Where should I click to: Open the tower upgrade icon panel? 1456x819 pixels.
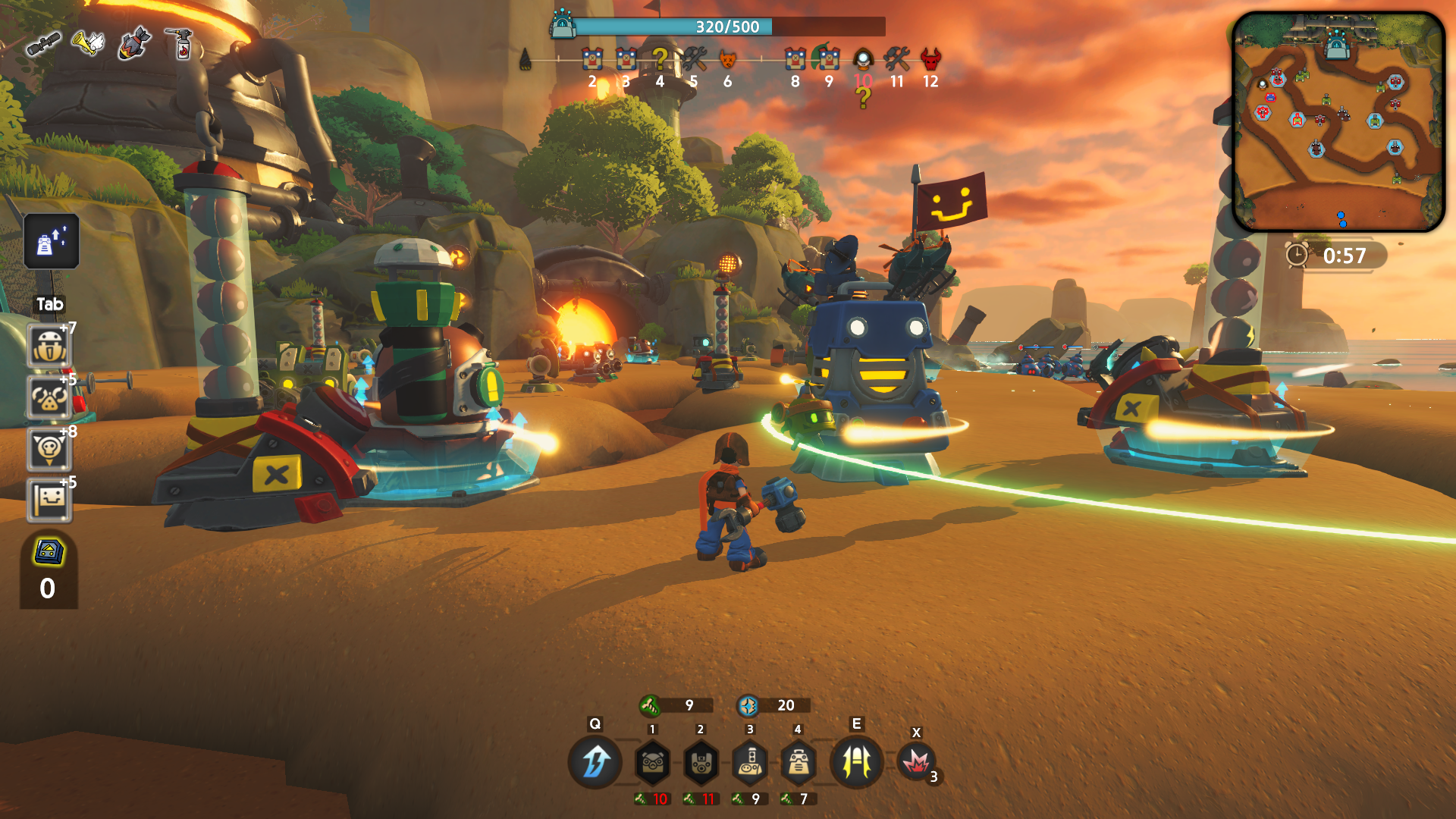click(51, 242)
